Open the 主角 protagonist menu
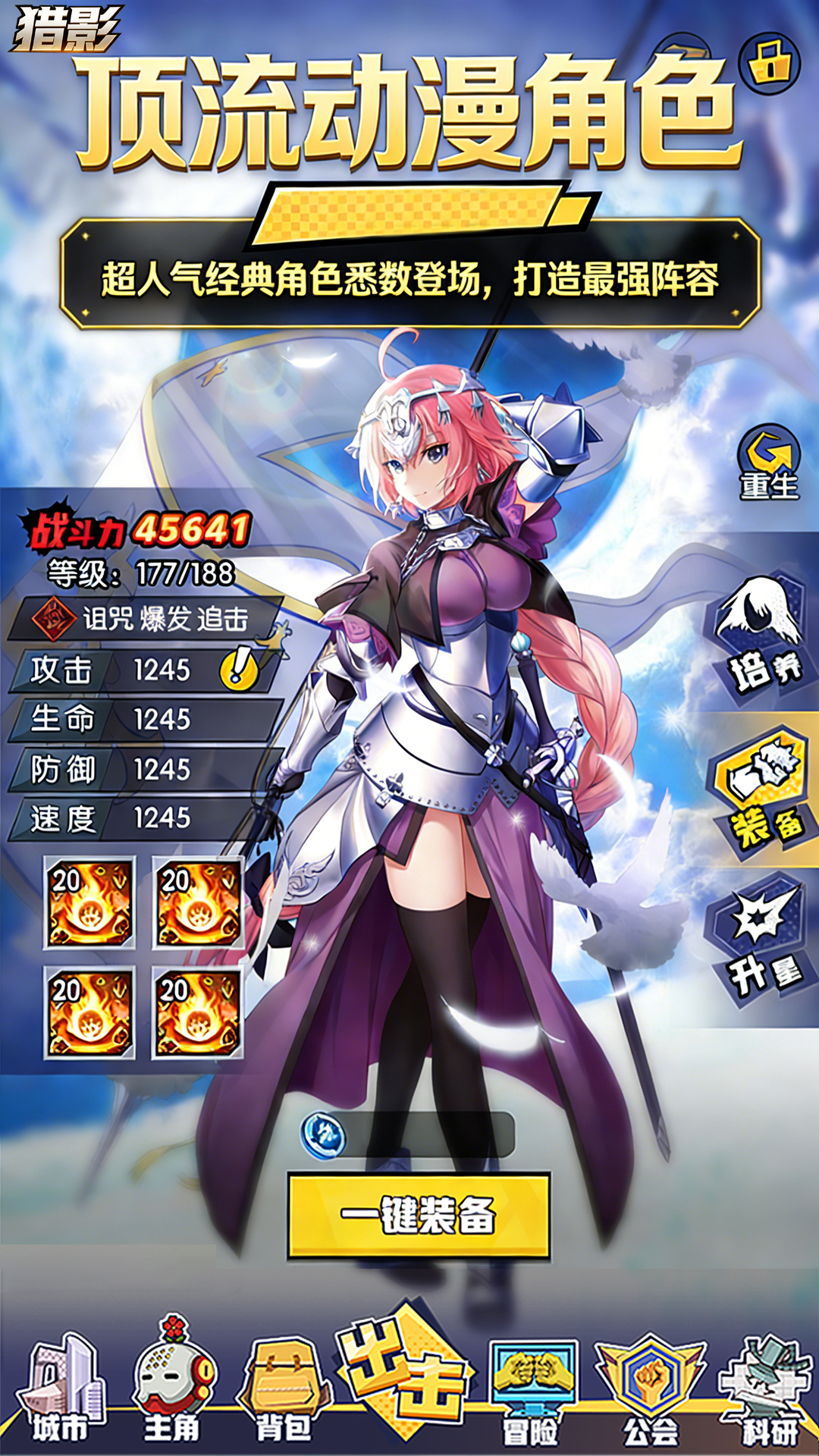The width and height of the screenshot is (819, 1456). (173, 1389)
